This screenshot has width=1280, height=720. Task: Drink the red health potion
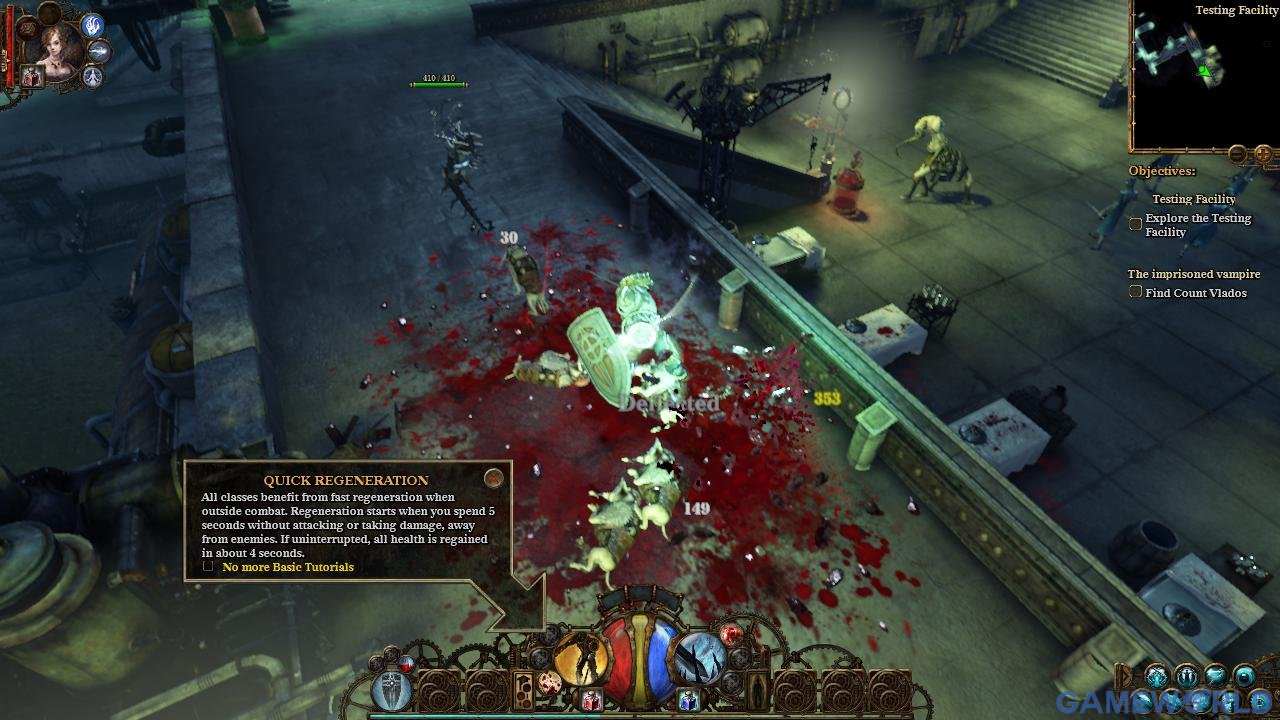(591, 700)
